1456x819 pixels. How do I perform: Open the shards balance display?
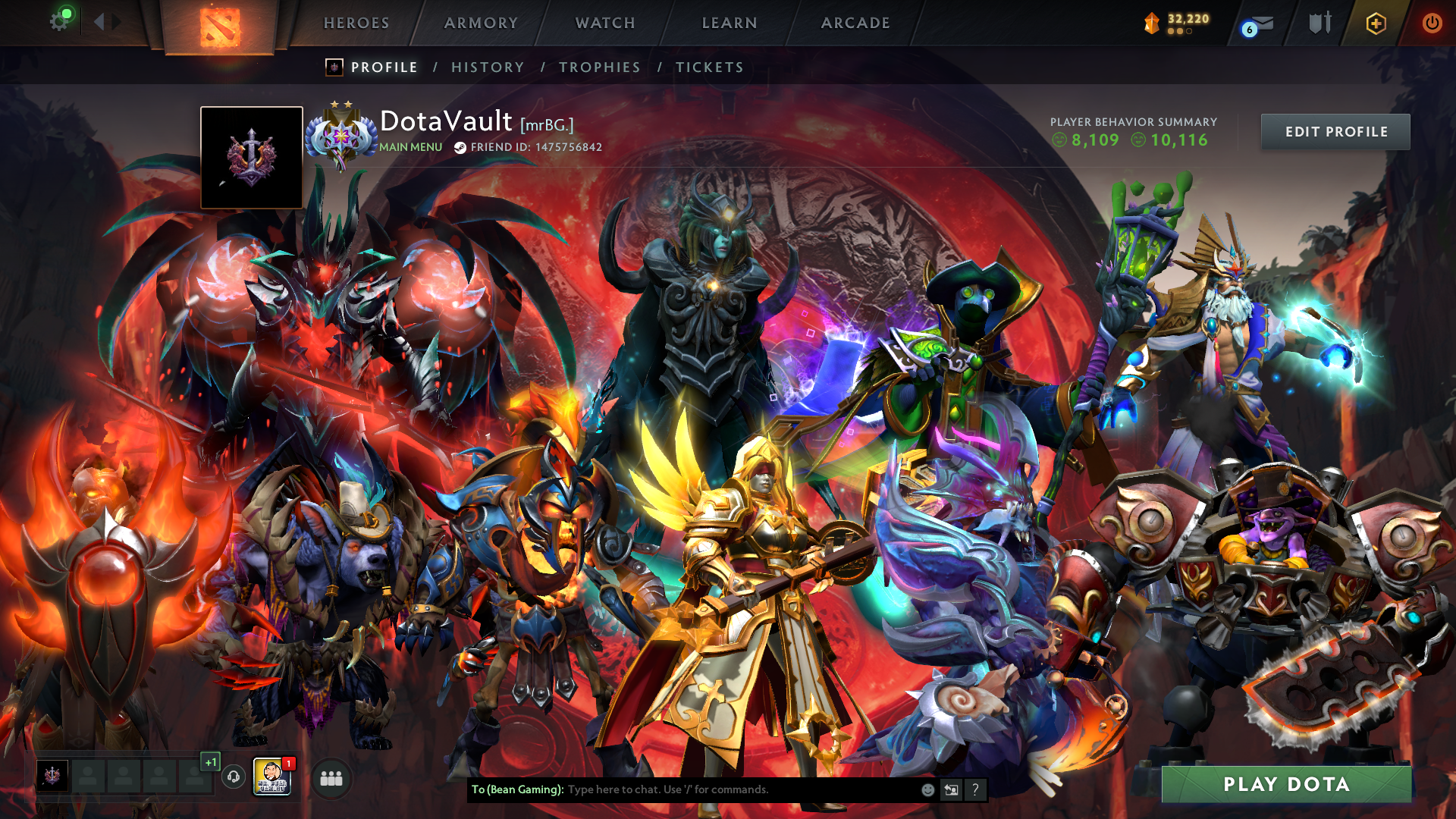point(1178,23)
